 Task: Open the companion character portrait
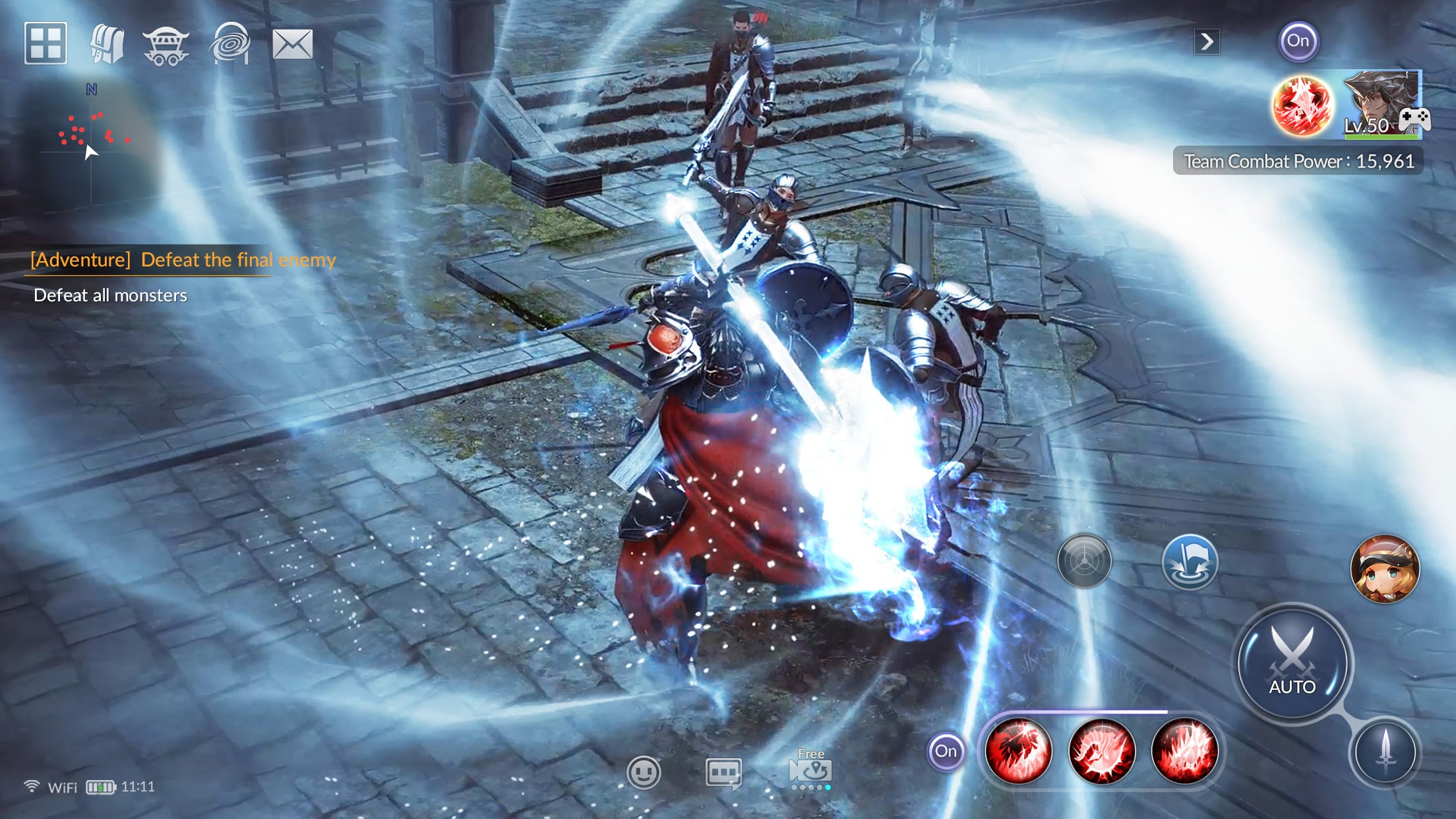coord(1383,568)
